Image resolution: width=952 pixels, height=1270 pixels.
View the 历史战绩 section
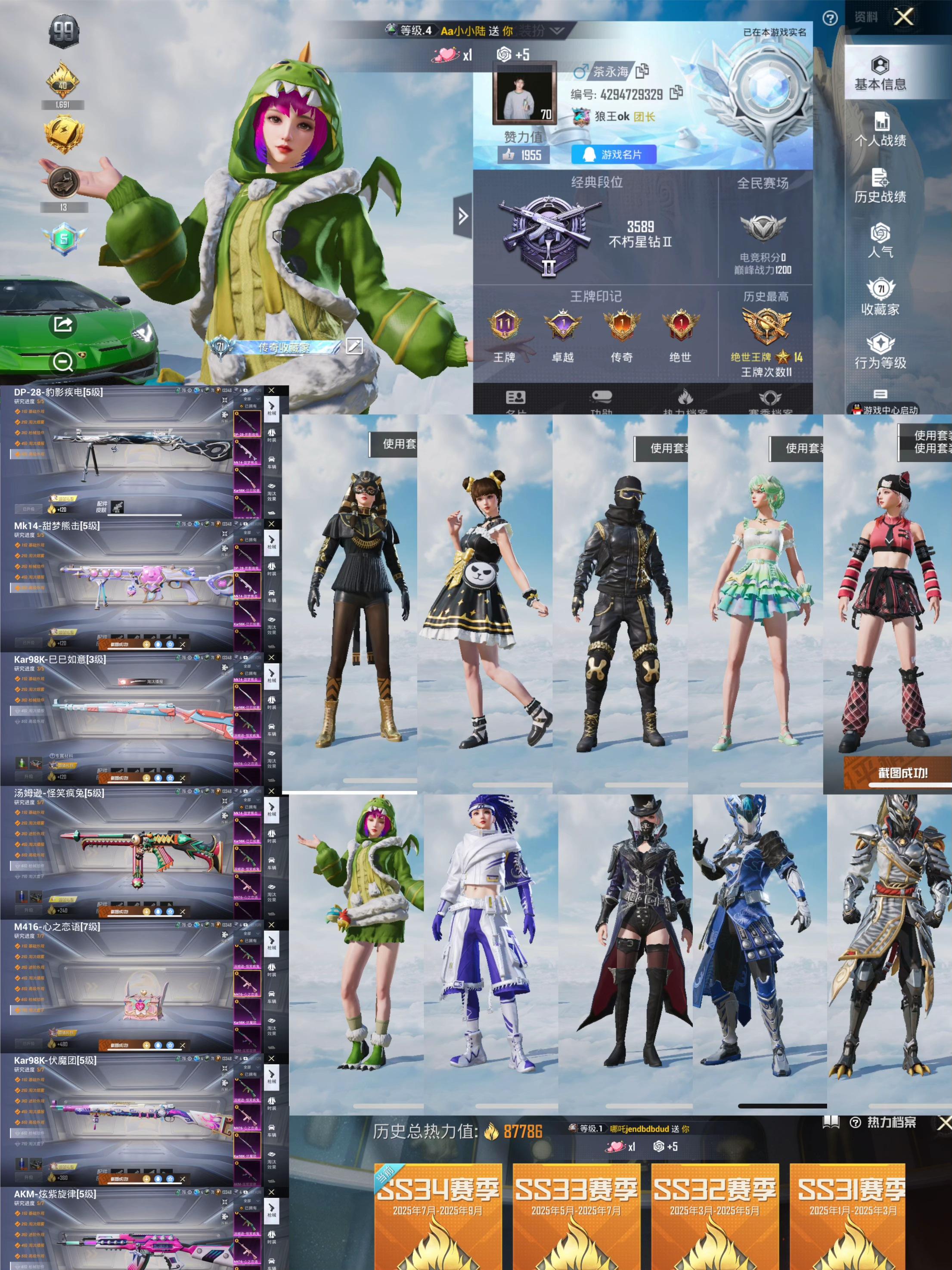click(880, 186)
